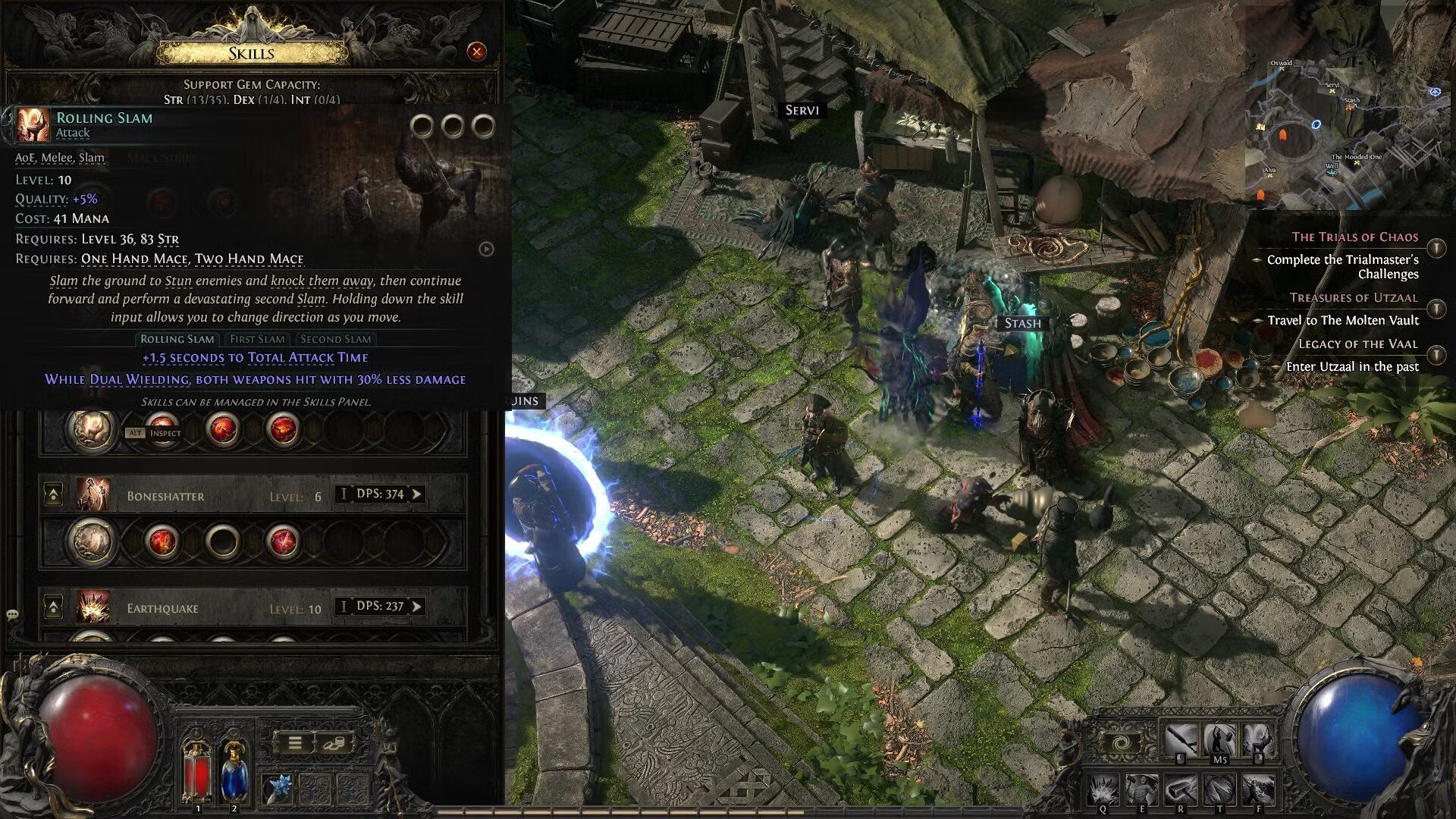Image resolution: width=1456 pixels, height=819 pixels.
Task: Switch to the First Slam tab
Action: 258,339
